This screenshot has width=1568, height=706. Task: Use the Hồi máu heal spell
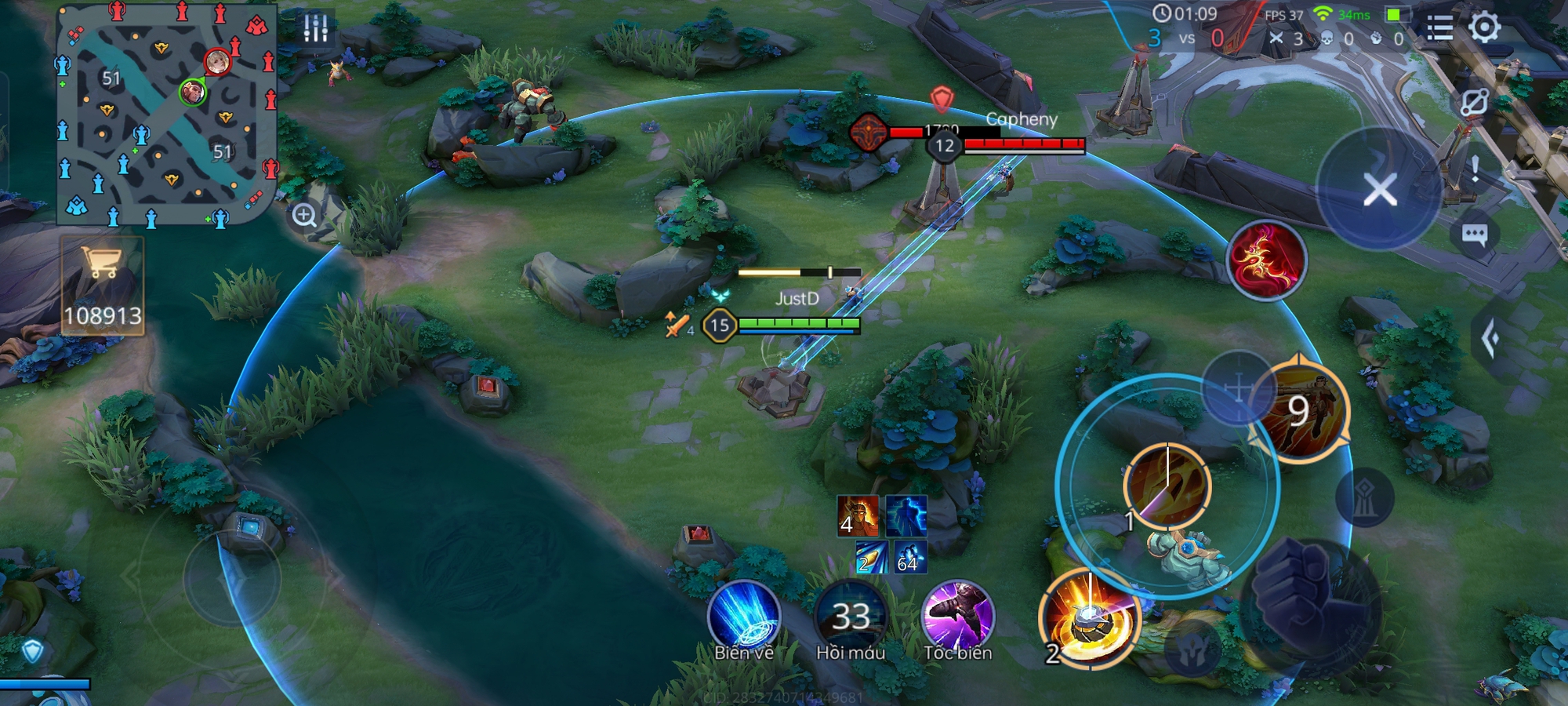[x=851, y=617]
